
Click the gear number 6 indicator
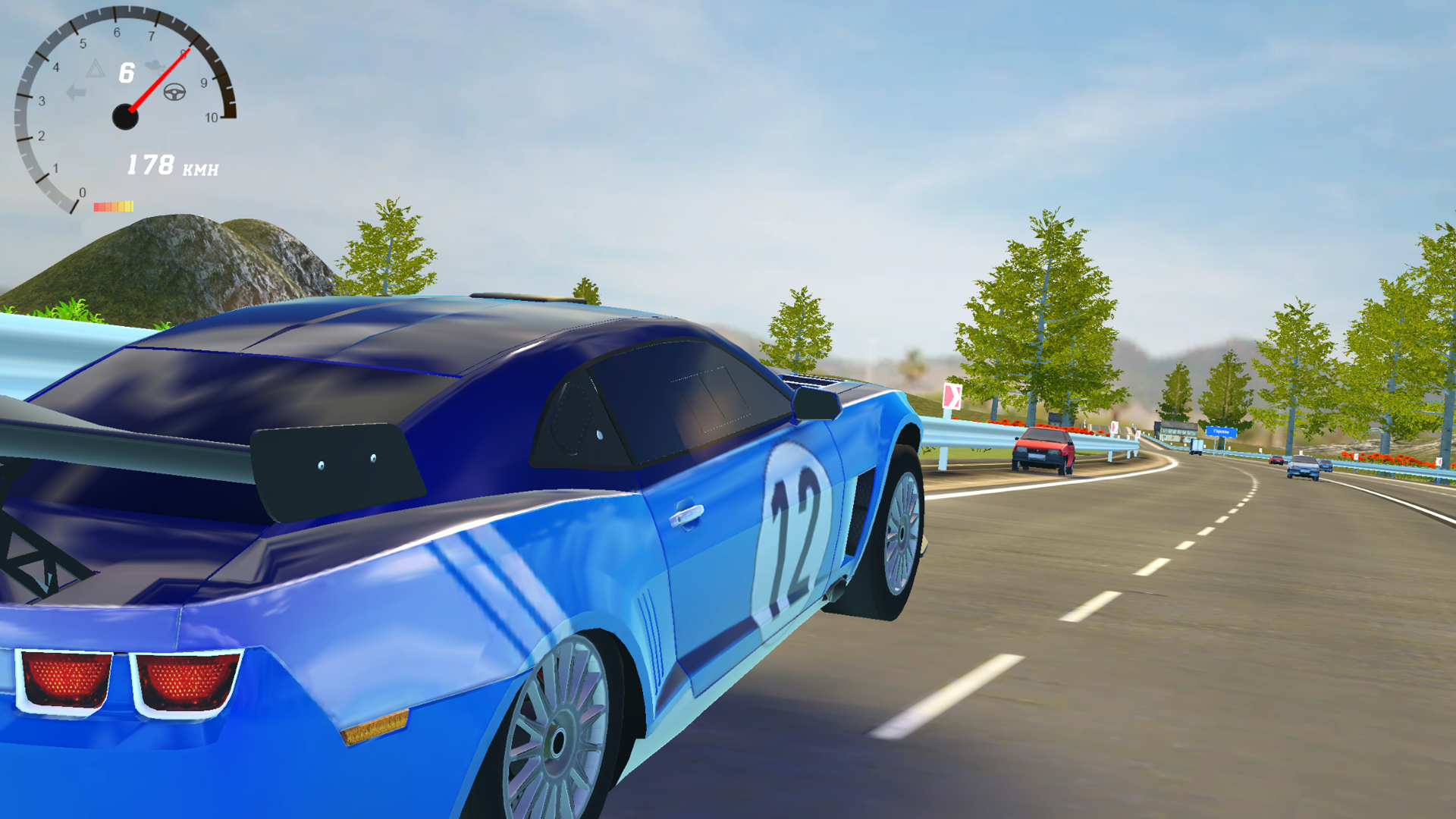[x=126, y=73]
